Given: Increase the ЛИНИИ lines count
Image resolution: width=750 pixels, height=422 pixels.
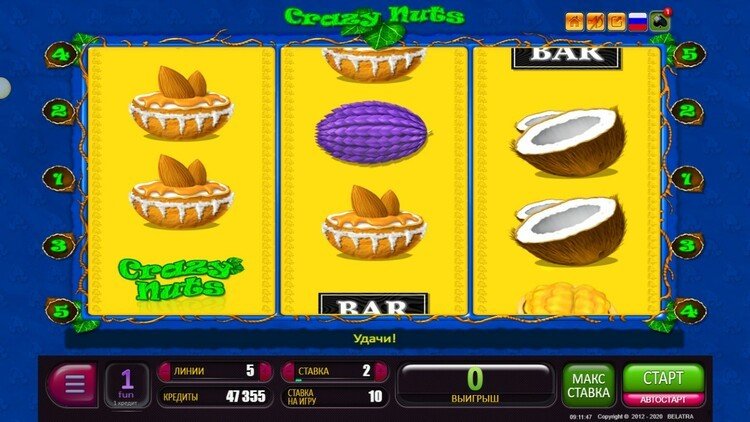Looking at the screenshot, I should point(266,371).
